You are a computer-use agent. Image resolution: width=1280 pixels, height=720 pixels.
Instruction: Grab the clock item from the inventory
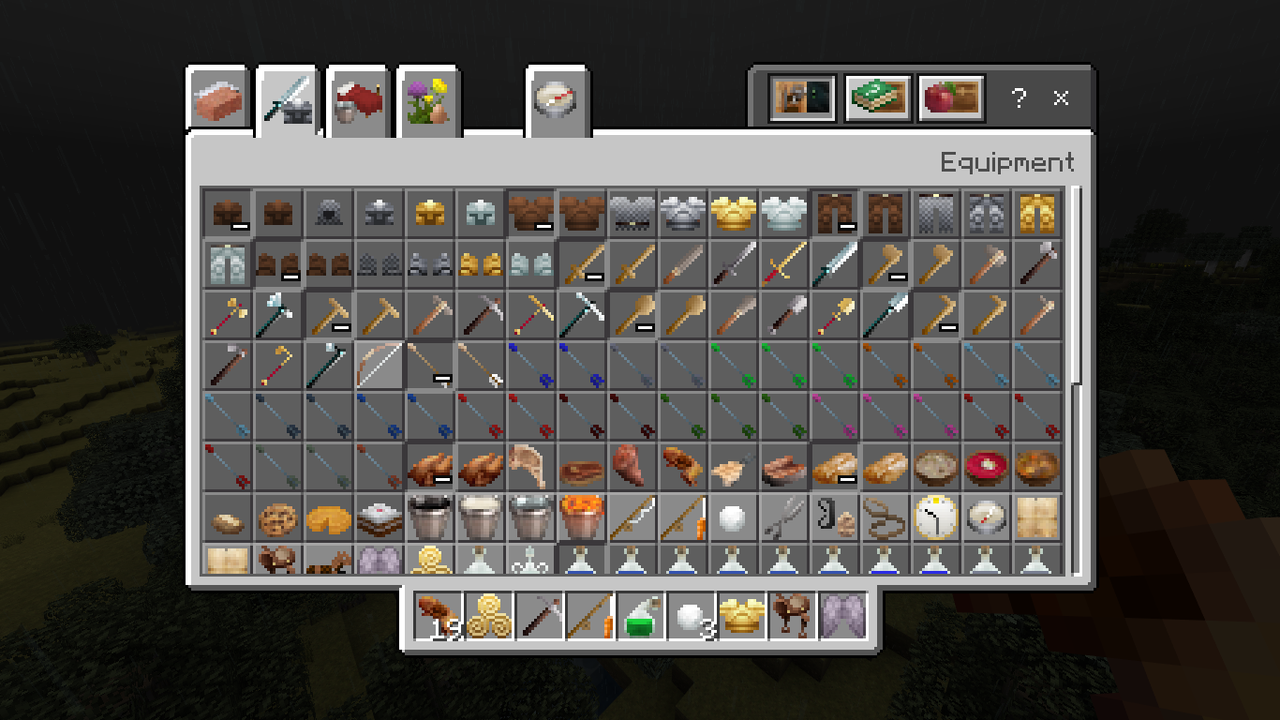937,517
